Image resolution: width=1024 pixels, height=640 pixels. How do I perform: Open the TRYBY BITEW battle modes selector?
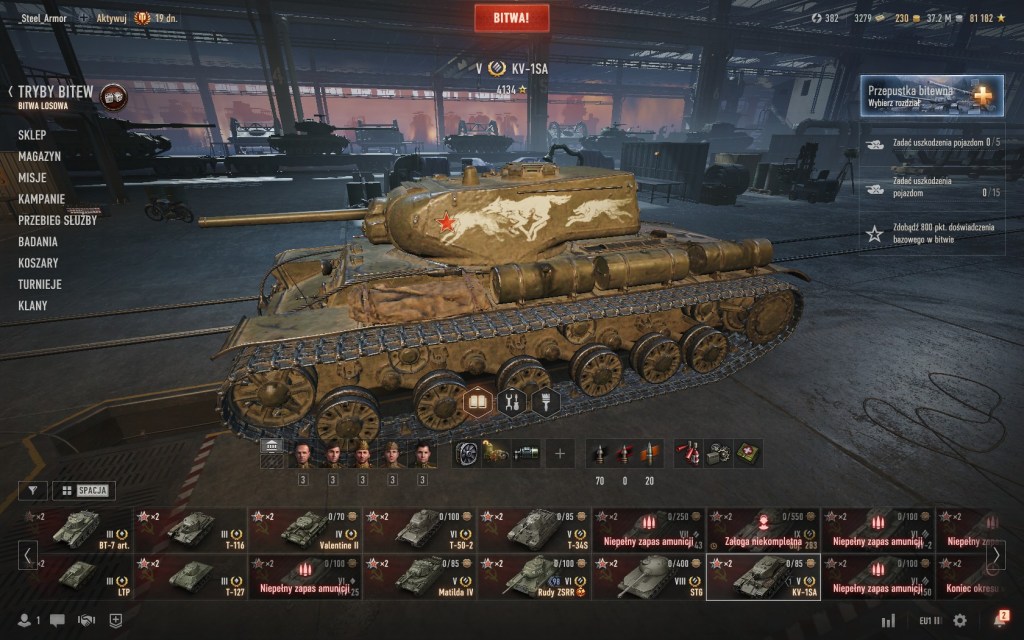[x=56, y=93]
